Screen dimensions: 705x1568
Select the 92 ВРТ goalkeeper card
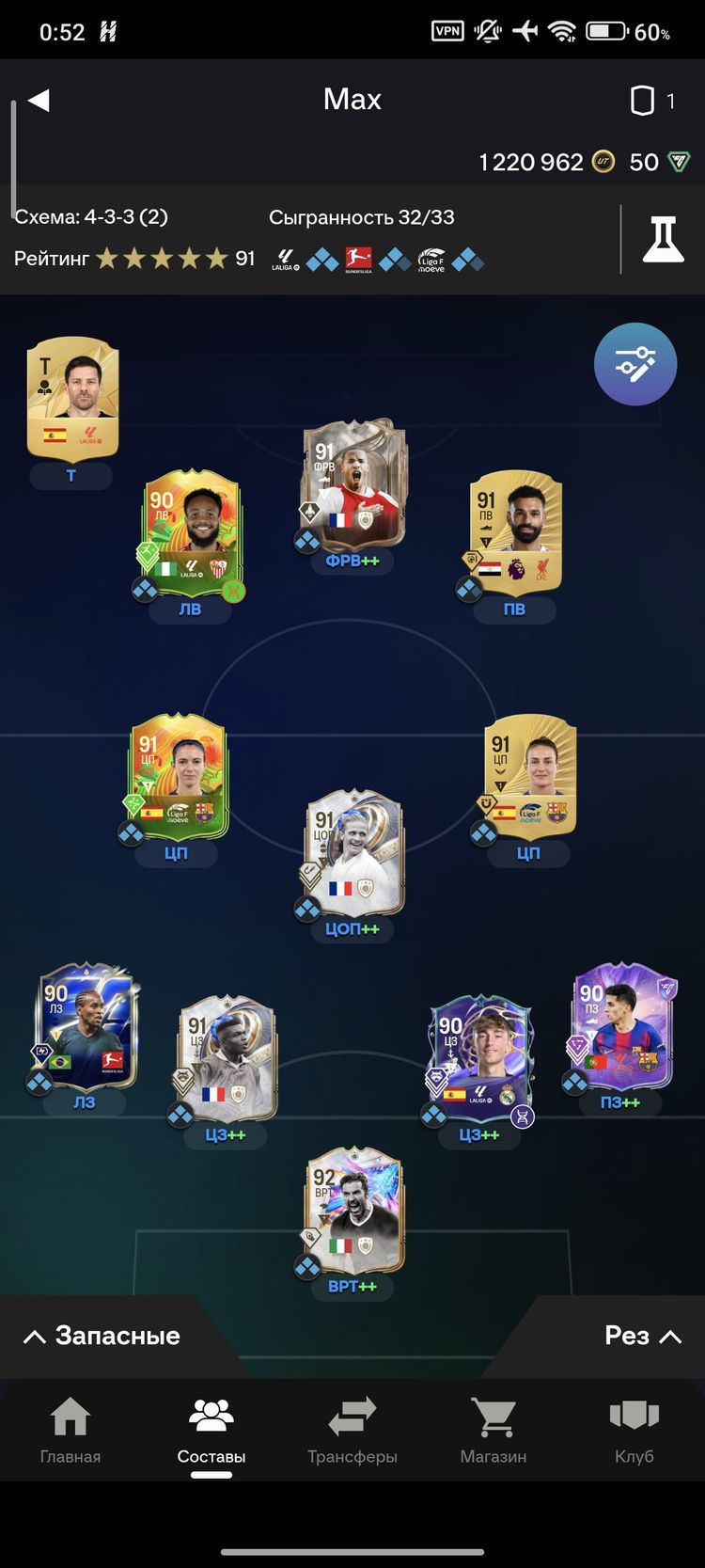(353, 1211)
